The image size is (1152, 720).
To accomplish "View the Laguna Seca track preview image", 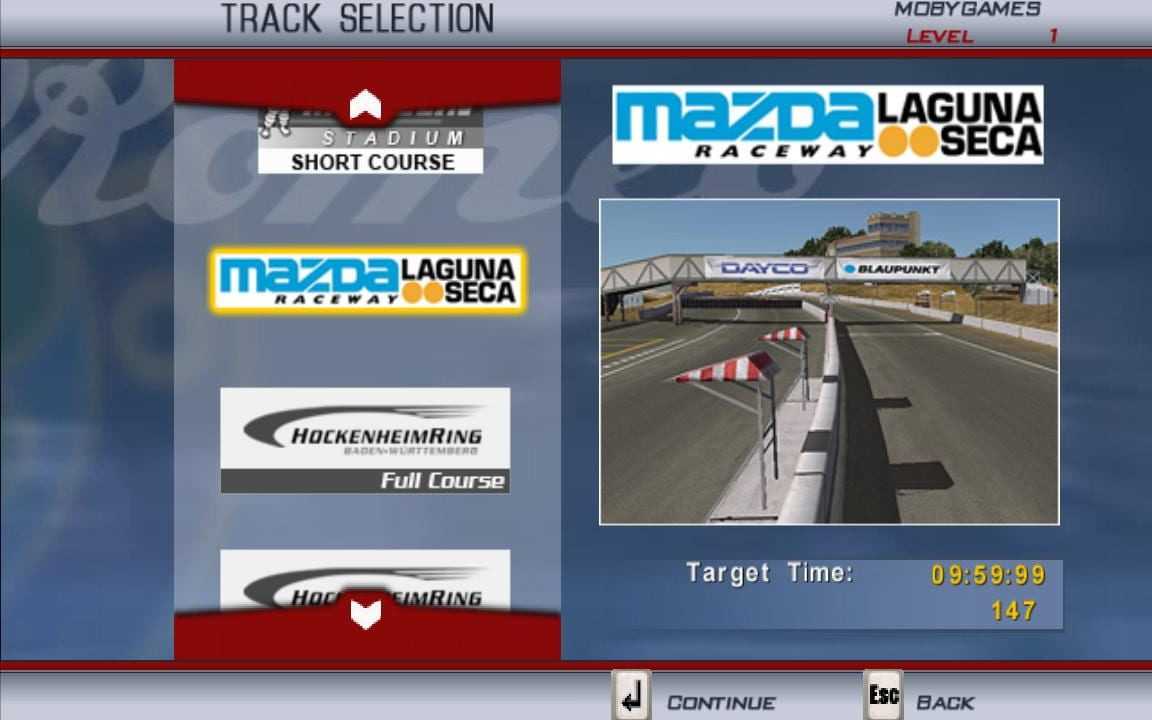I will (x=829, y=361).
